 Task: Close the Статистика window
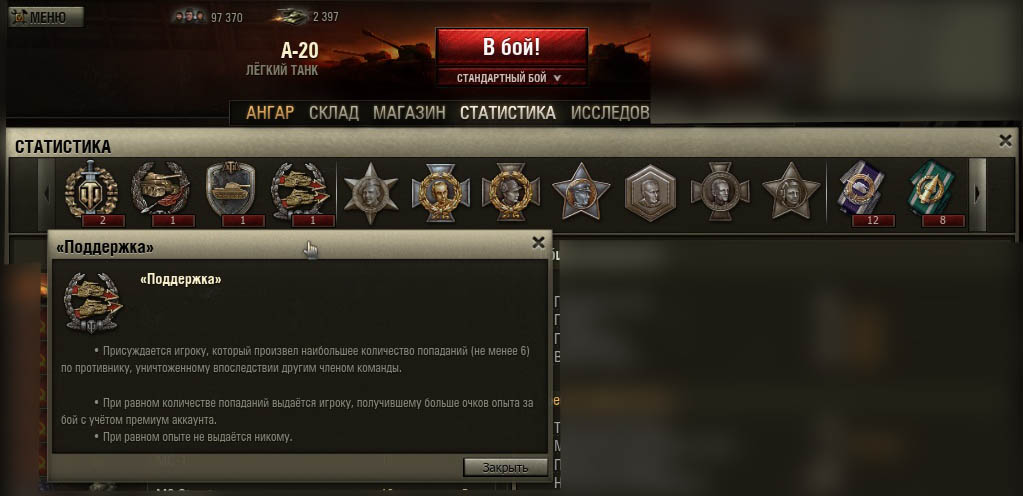tap(1006, 142)
